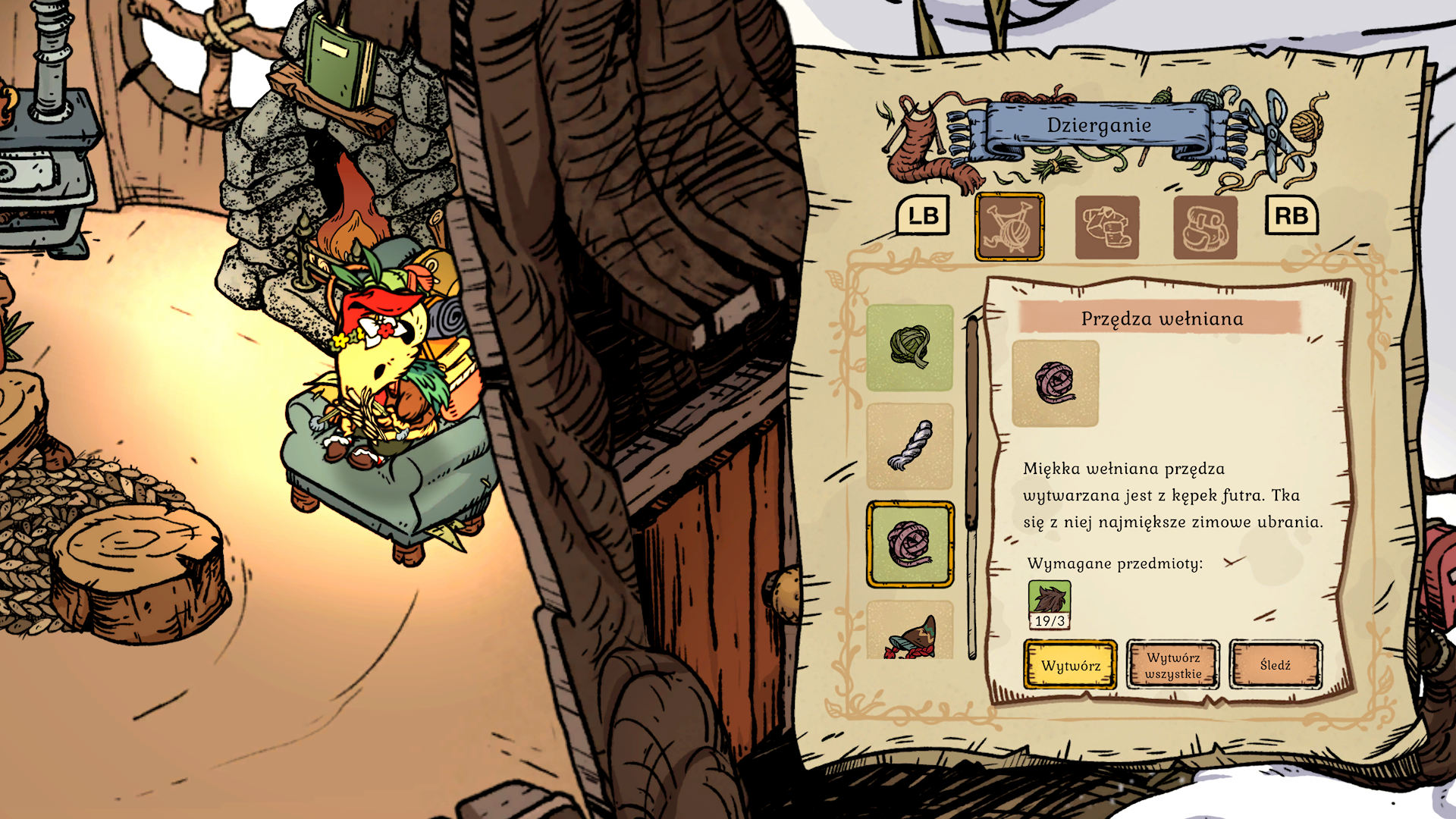Track the recipe with Śledź

click(x=1276, y=665)
